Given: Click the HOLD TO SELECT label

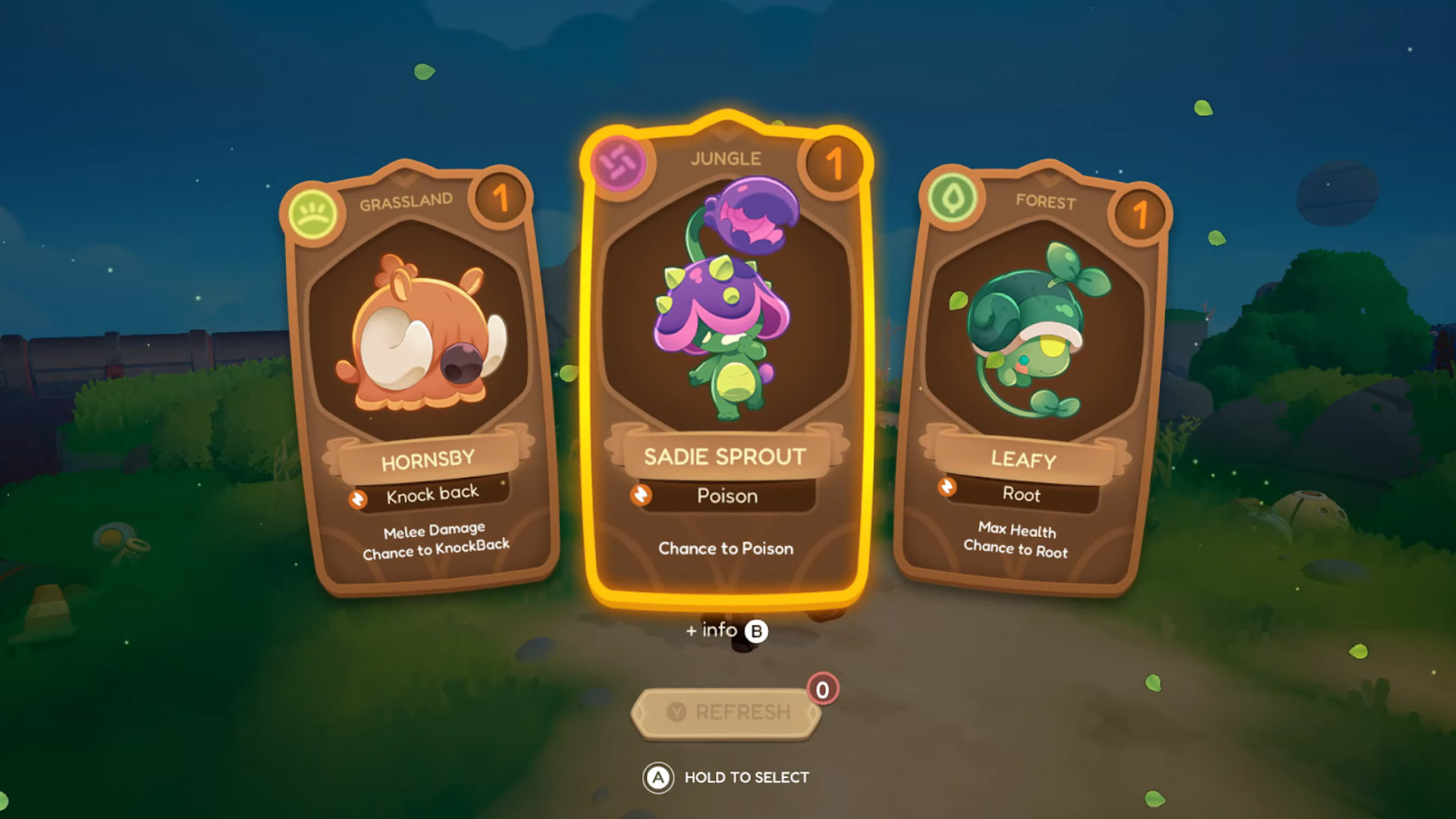Looking at the screenshot, I should click(x=745, y=777).
